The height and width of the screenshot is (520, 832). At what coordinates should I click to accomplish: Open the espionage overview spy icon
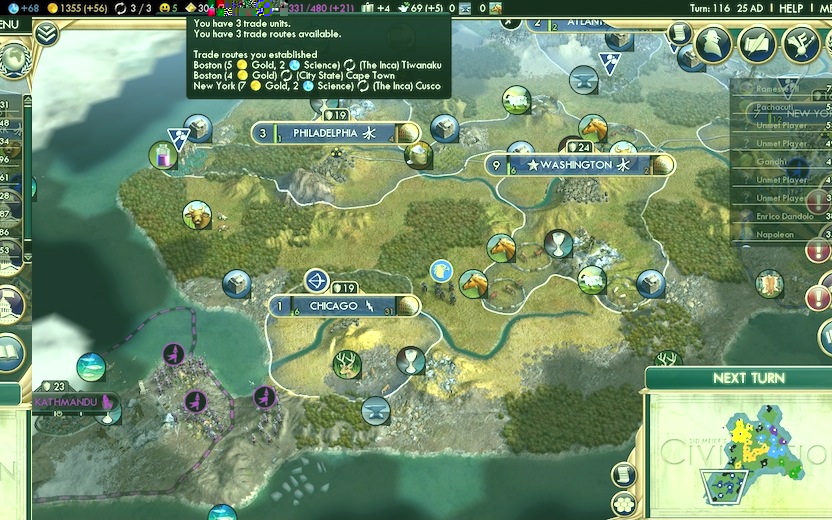pyautogui.click(x=713, y=43)
